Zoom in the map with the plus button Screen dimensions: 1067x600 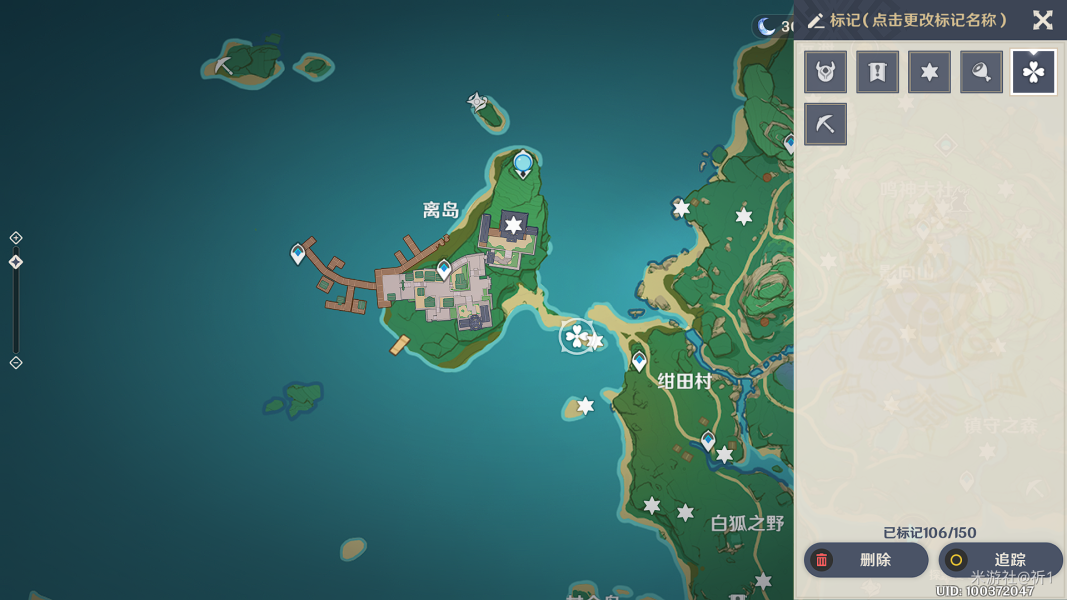click(16, 238)
